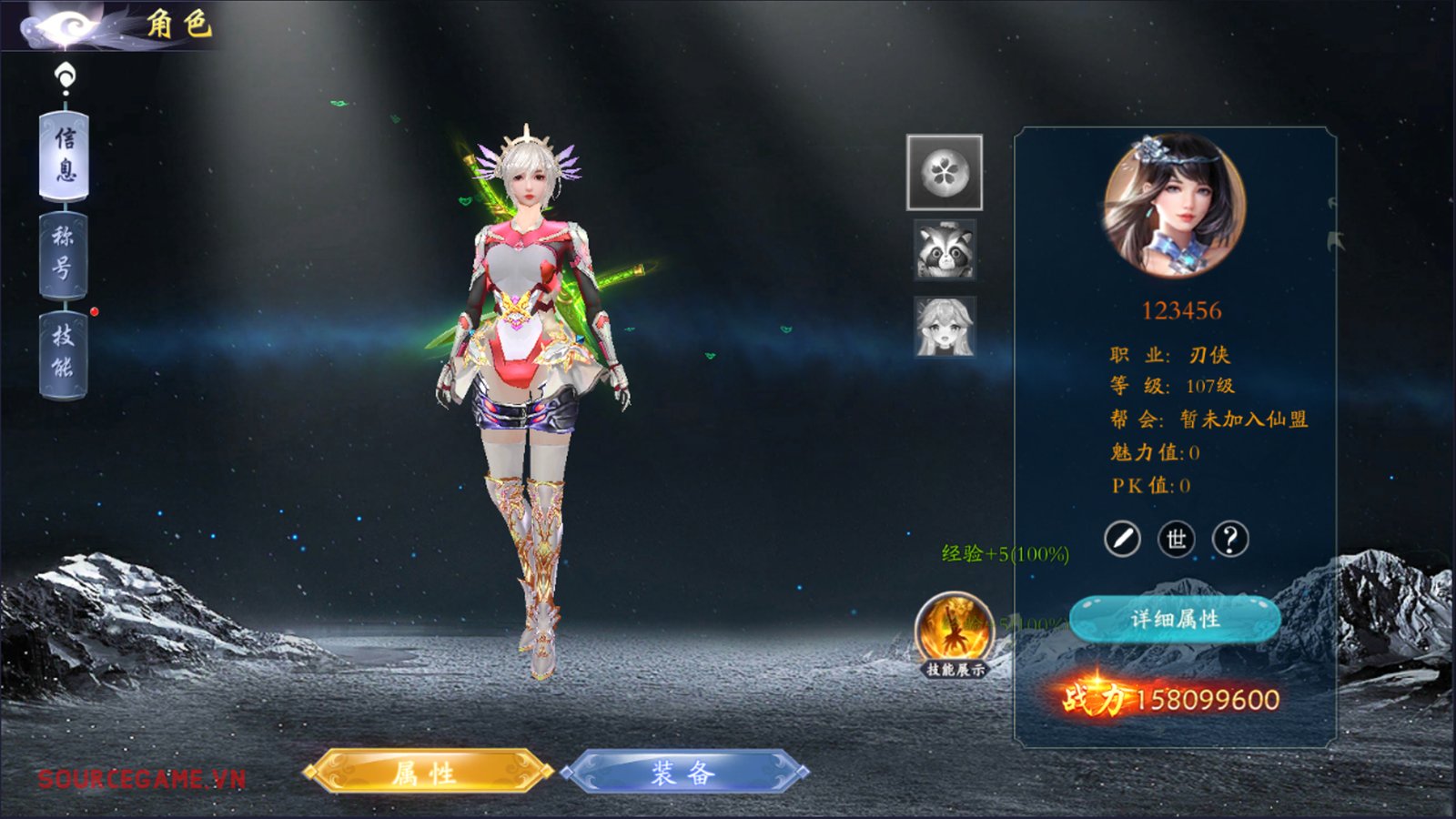Open the 世 round button
1456x819 pixels.
pos(1176,540)
